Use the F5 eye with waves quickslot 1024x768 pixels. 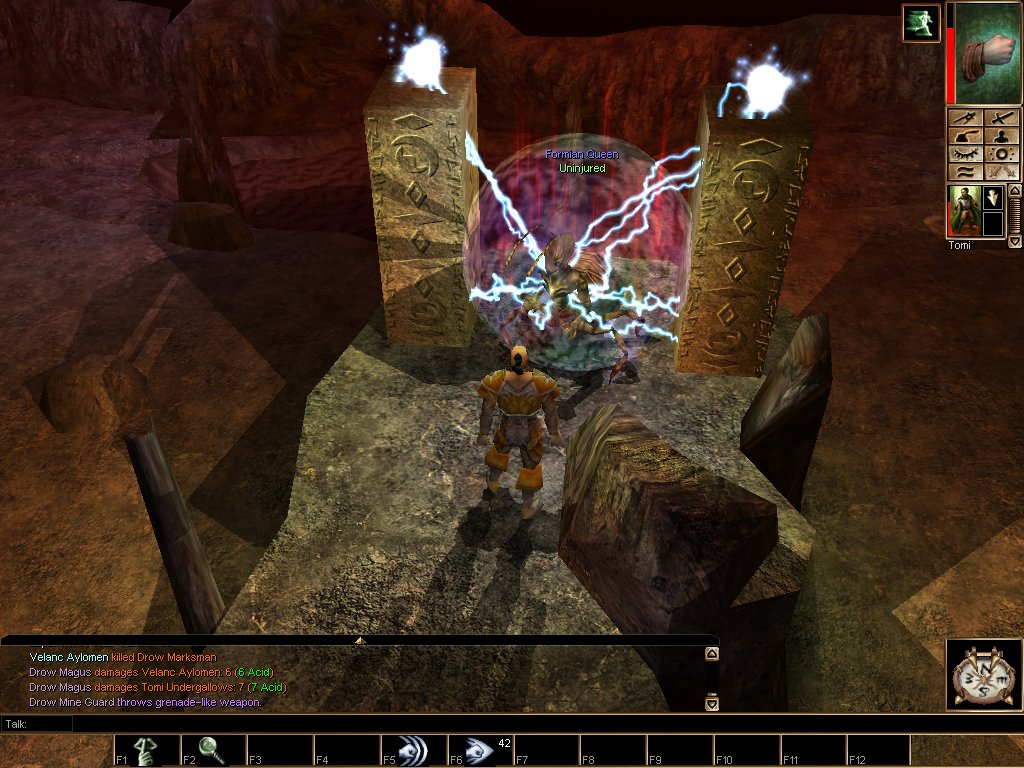[x=413, y=750]
